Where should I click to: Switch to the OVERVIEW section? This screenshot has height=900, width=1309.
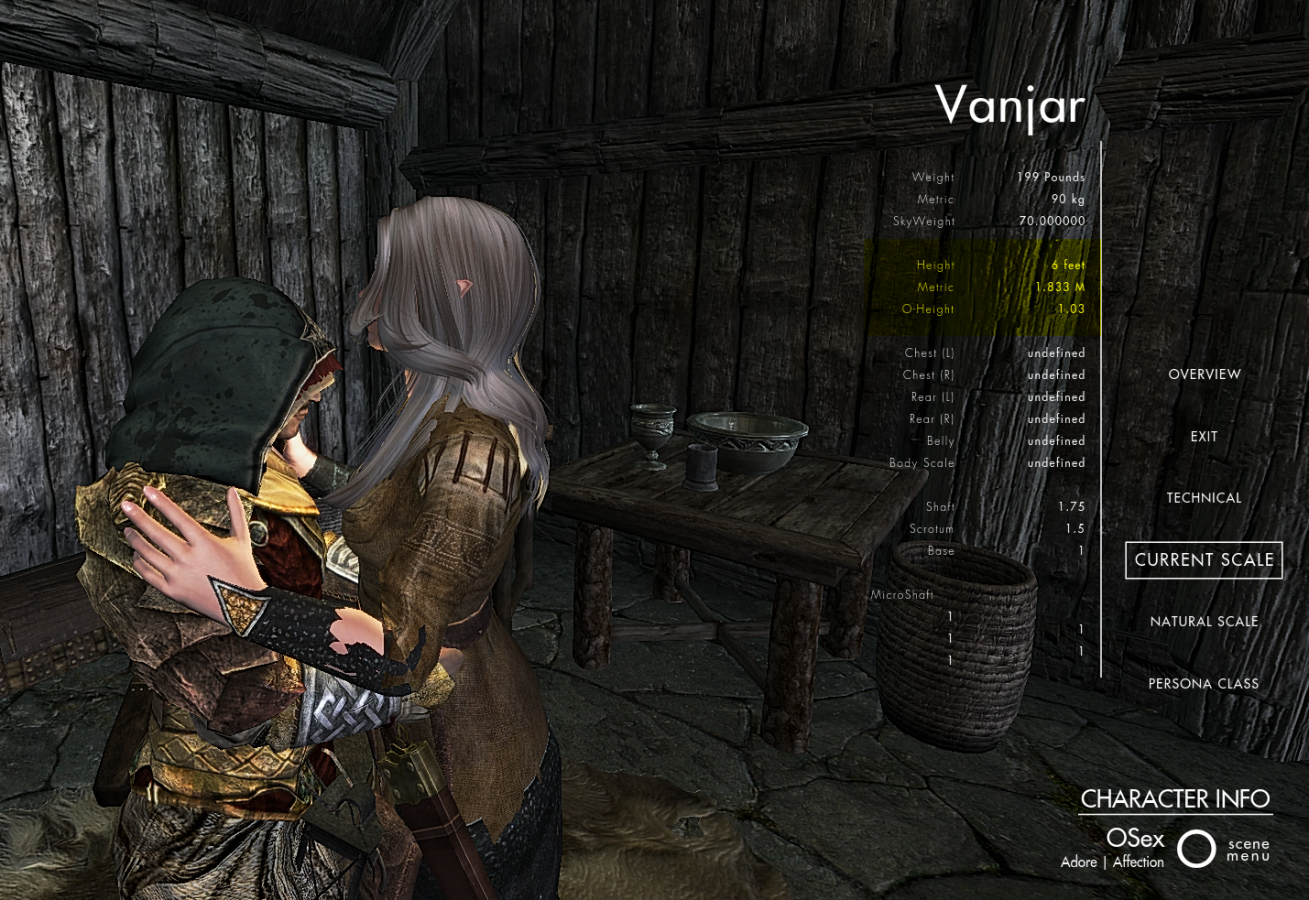(1203, 373)
